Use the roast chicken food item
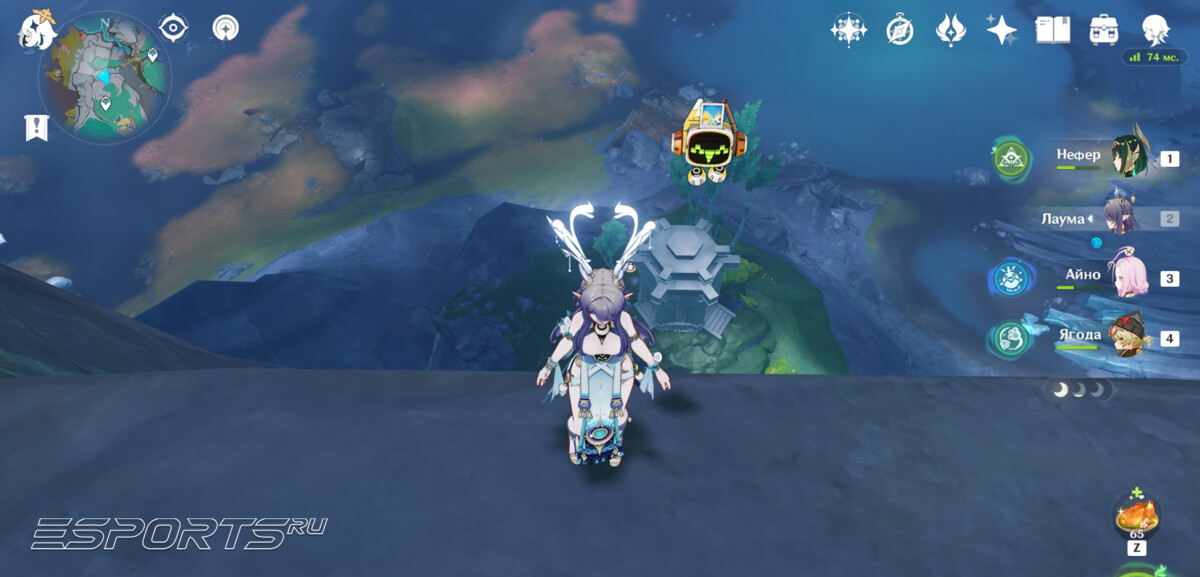The height and width of the screenshot is (577, 1200). (x=1136, y=516)
